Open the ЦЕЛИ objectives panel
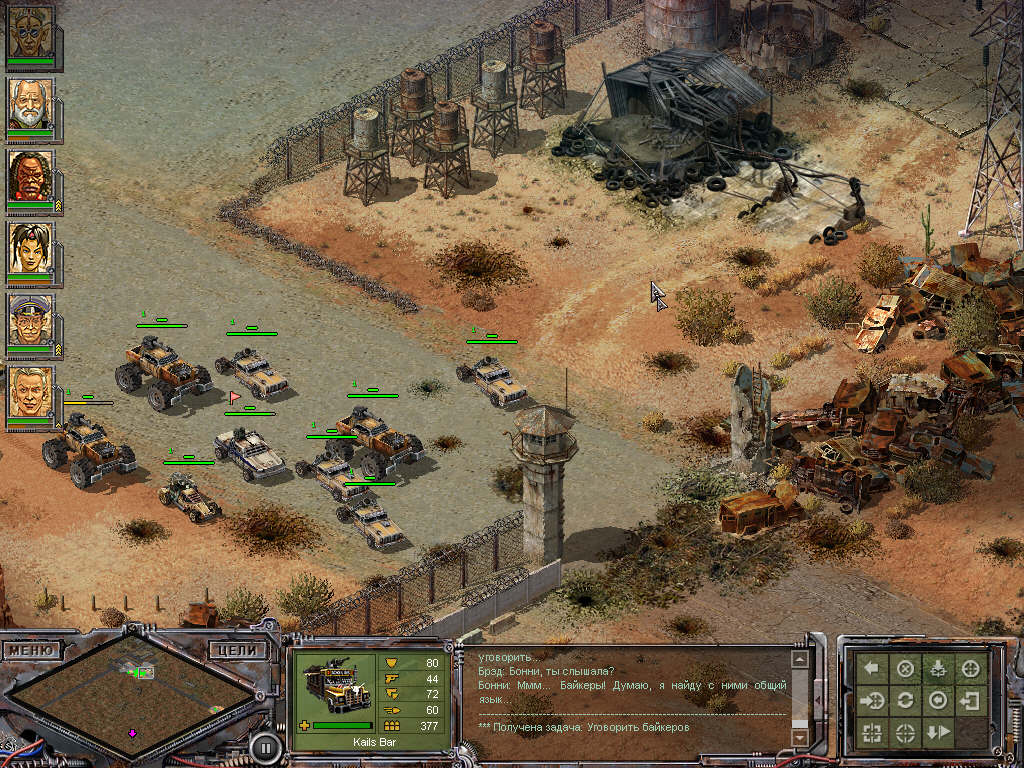Screen dimensions: 1024x768 [x=240, y=650]
